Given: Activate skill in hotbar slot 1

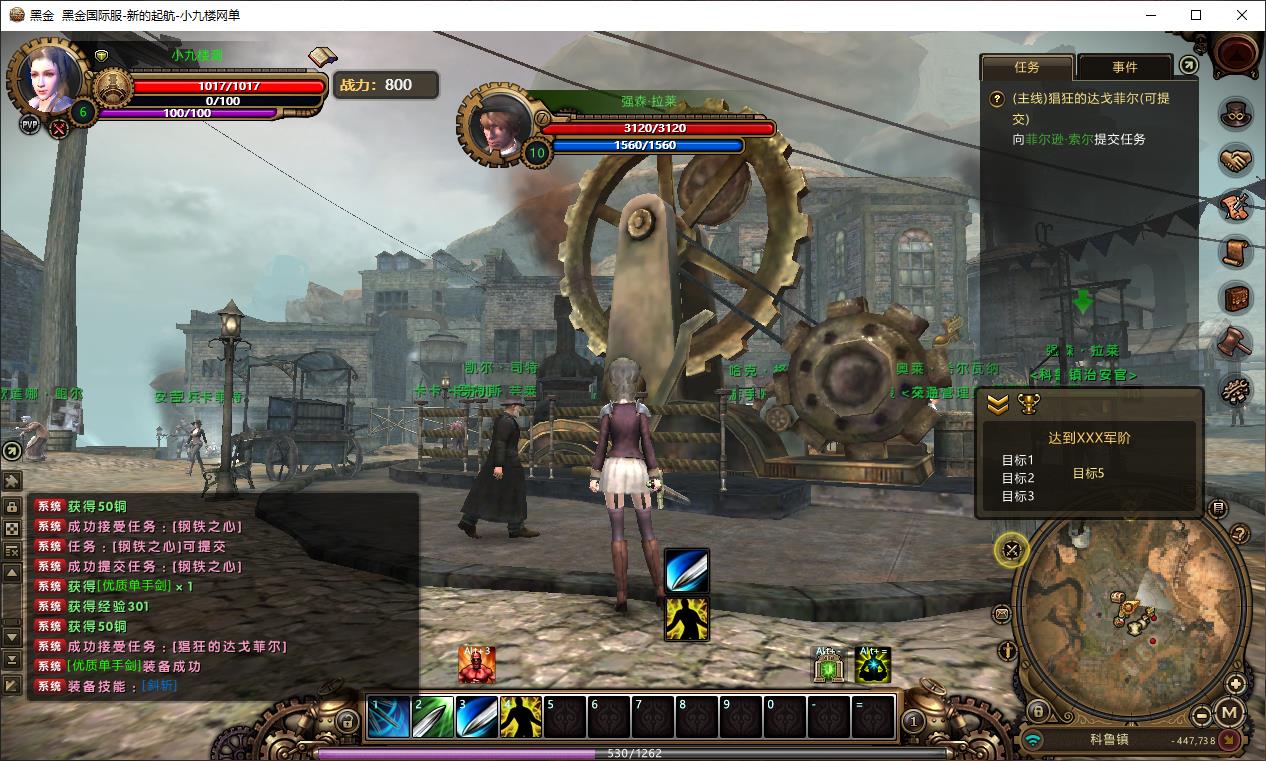Looking at the screenshot, I should click(389, 717).
